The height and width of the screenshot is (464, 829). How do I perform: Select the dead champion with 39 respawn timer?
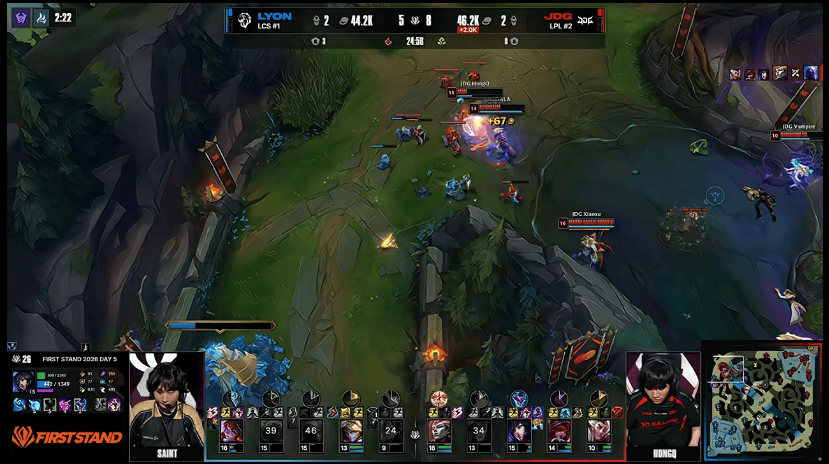click(x=270, y=431)
